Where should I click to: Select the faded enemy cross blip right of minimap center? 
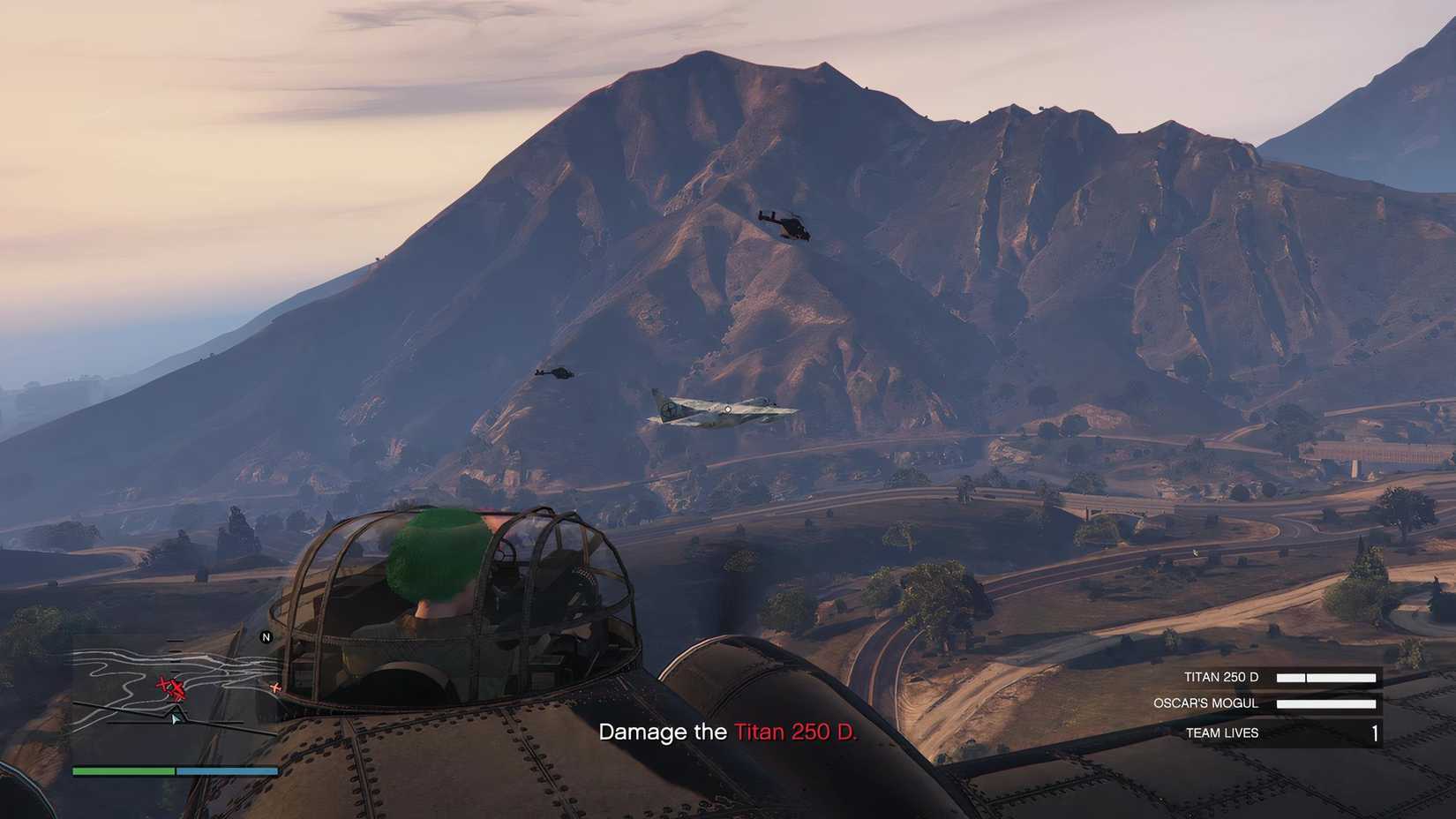275,688
